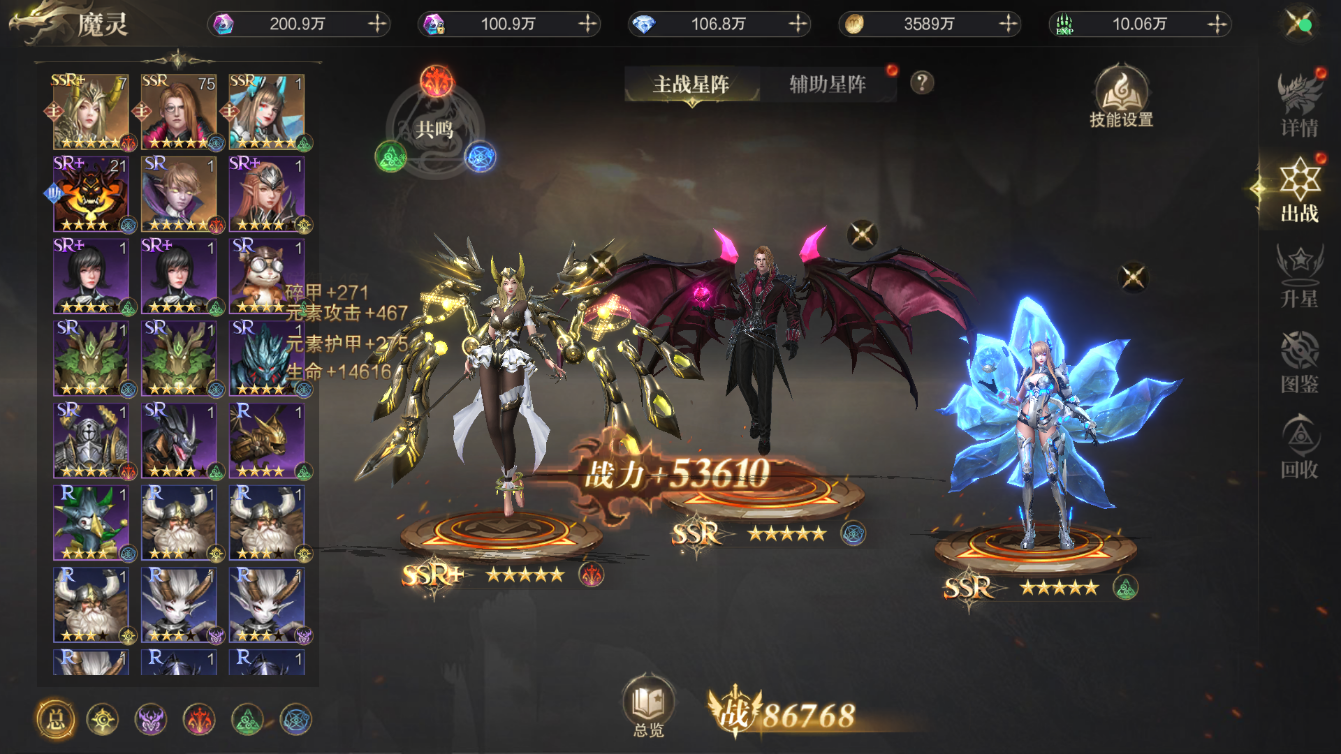The height and width of the screenshot is (754, 1341).
Task: Select the SSR+ level 7 hero thumbnail
Action: (x=92, y=108)
